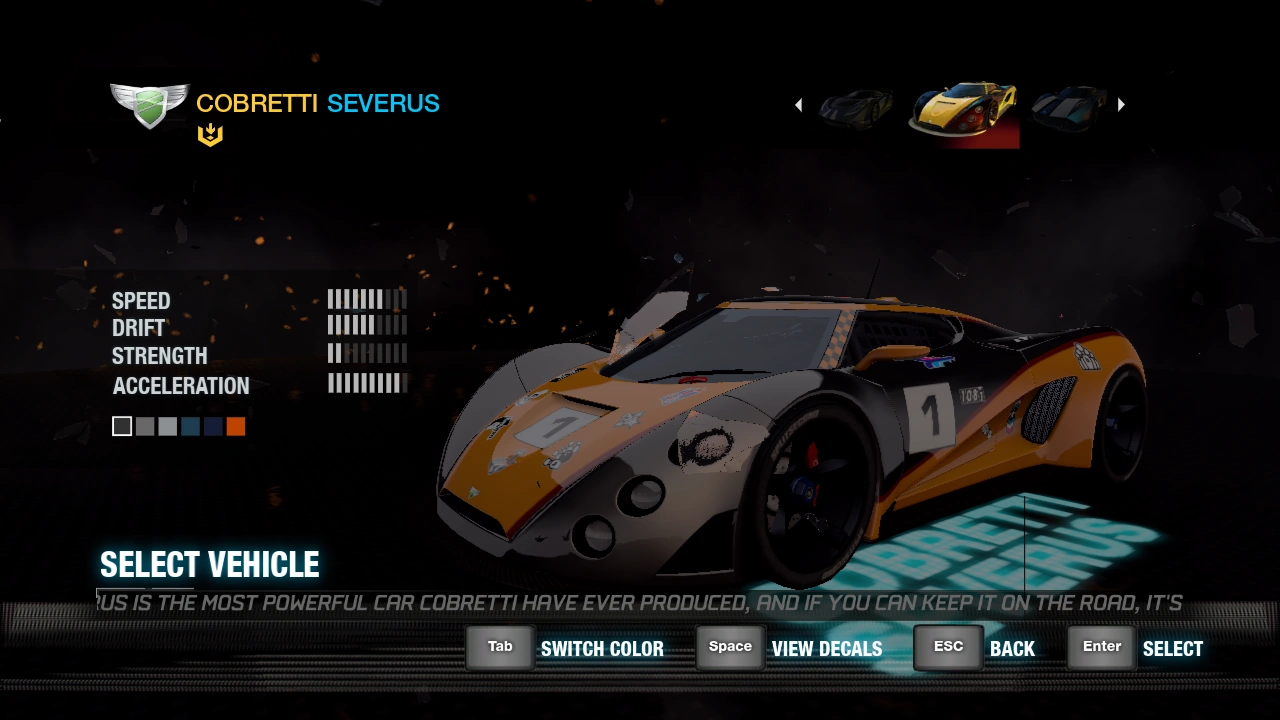
Task: Open View Decals
Action: click(x=790, y=648)
